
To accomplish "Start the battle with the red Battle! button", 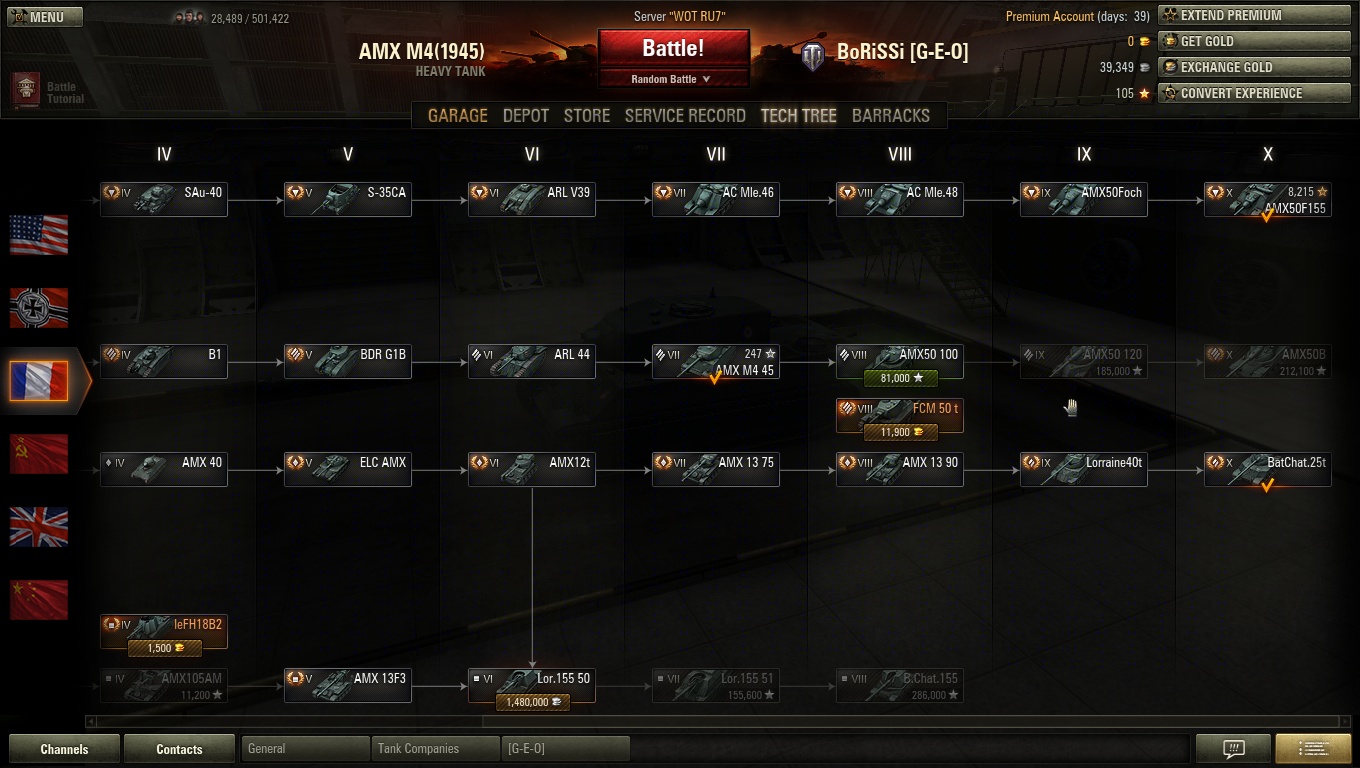I will click(x=673, y=48).
